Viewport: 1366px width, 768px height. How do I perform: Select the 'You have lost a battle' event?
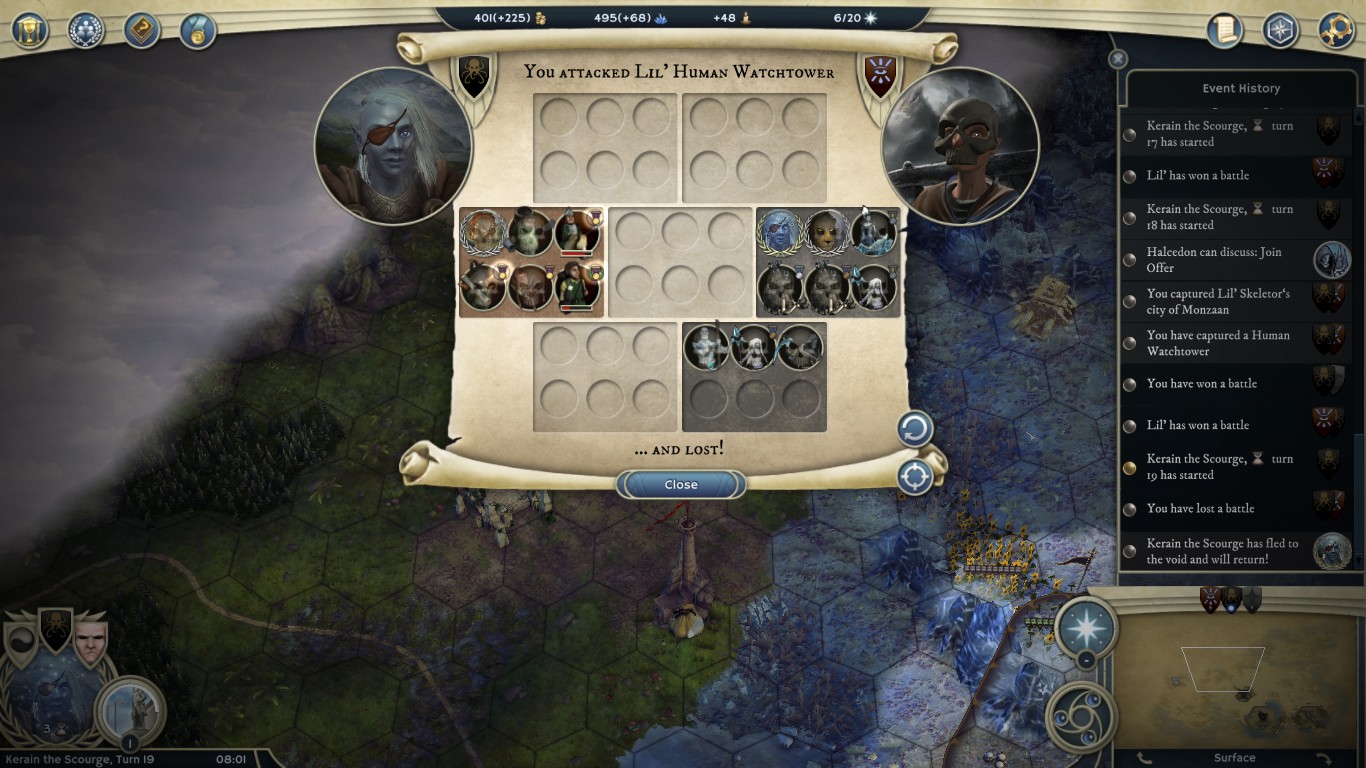click(1200, 508)
